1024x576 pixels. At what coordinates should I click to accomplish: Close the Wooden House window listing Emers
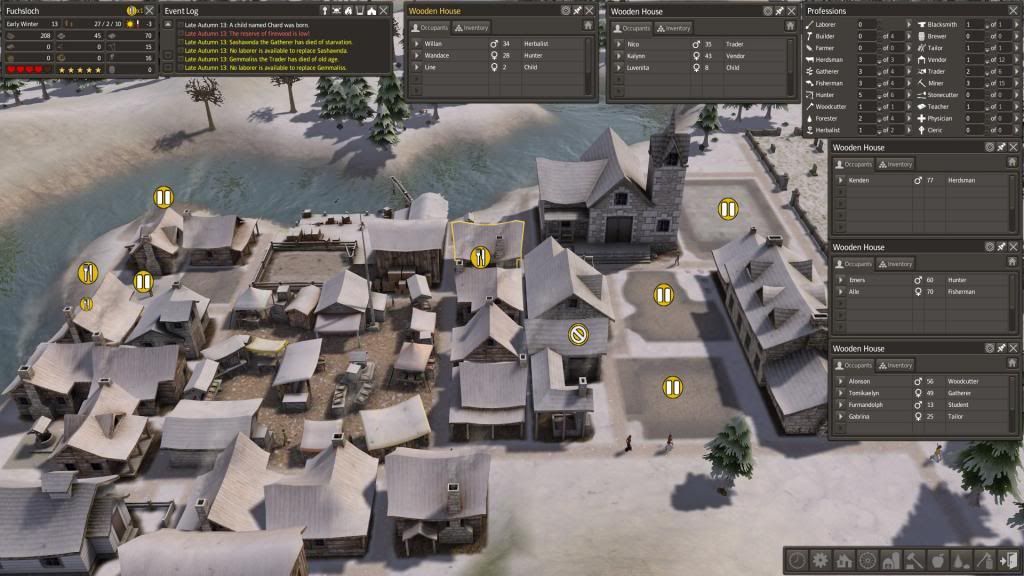[x=1014, y=247]
